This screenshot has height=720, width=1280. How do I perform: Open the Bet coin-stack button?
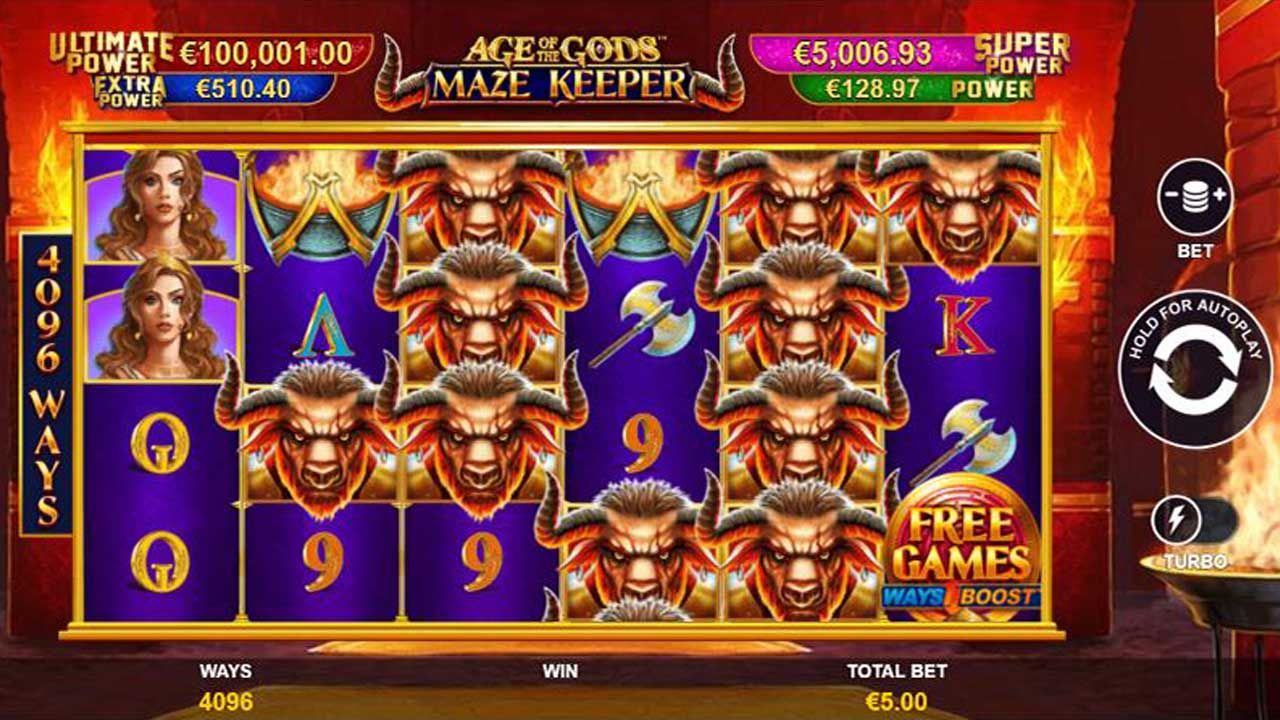coord(1194,197)
